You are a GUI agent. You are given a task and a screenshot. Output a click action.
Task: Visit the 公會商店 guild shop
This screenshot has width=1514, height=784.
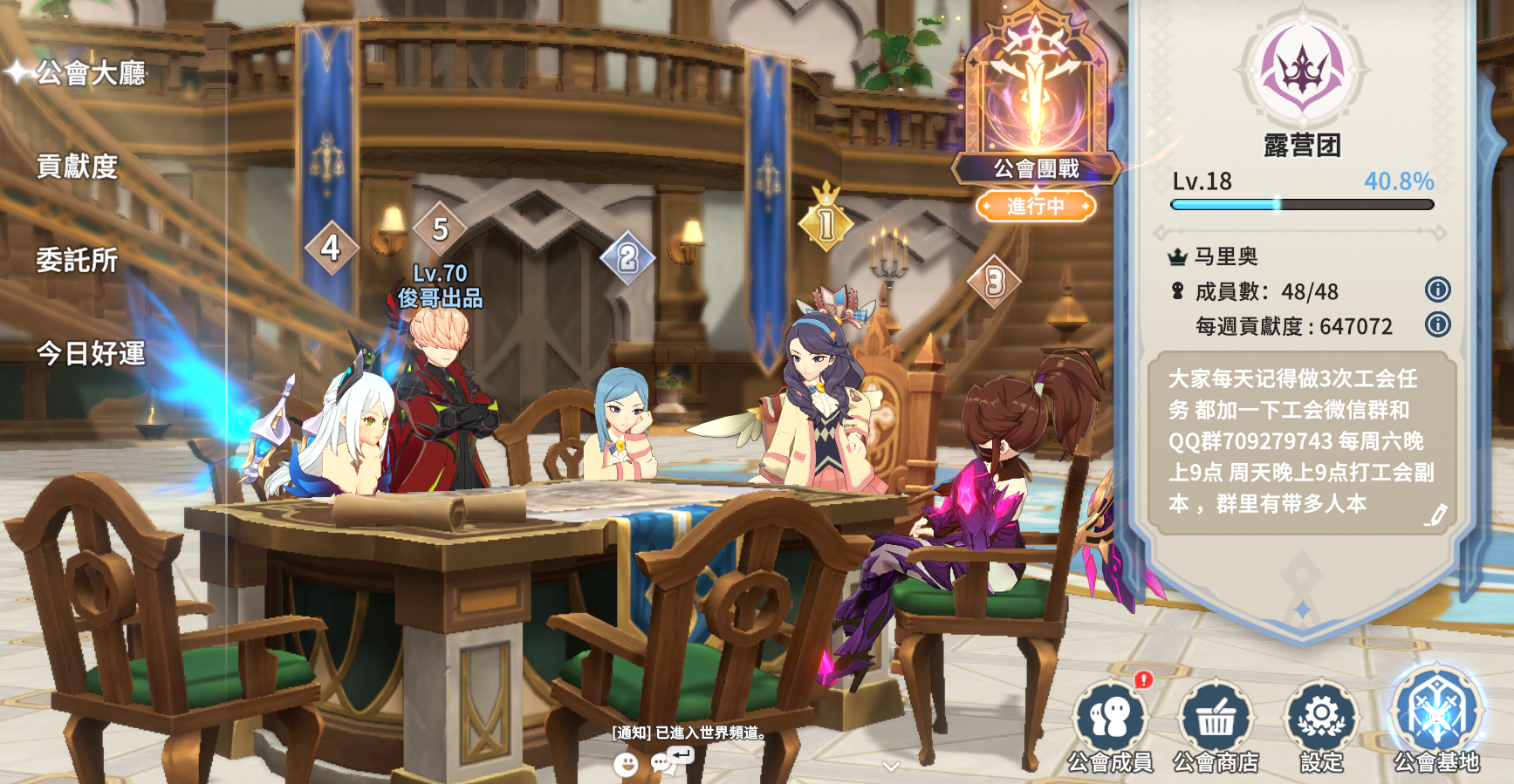coord(1216,726)
